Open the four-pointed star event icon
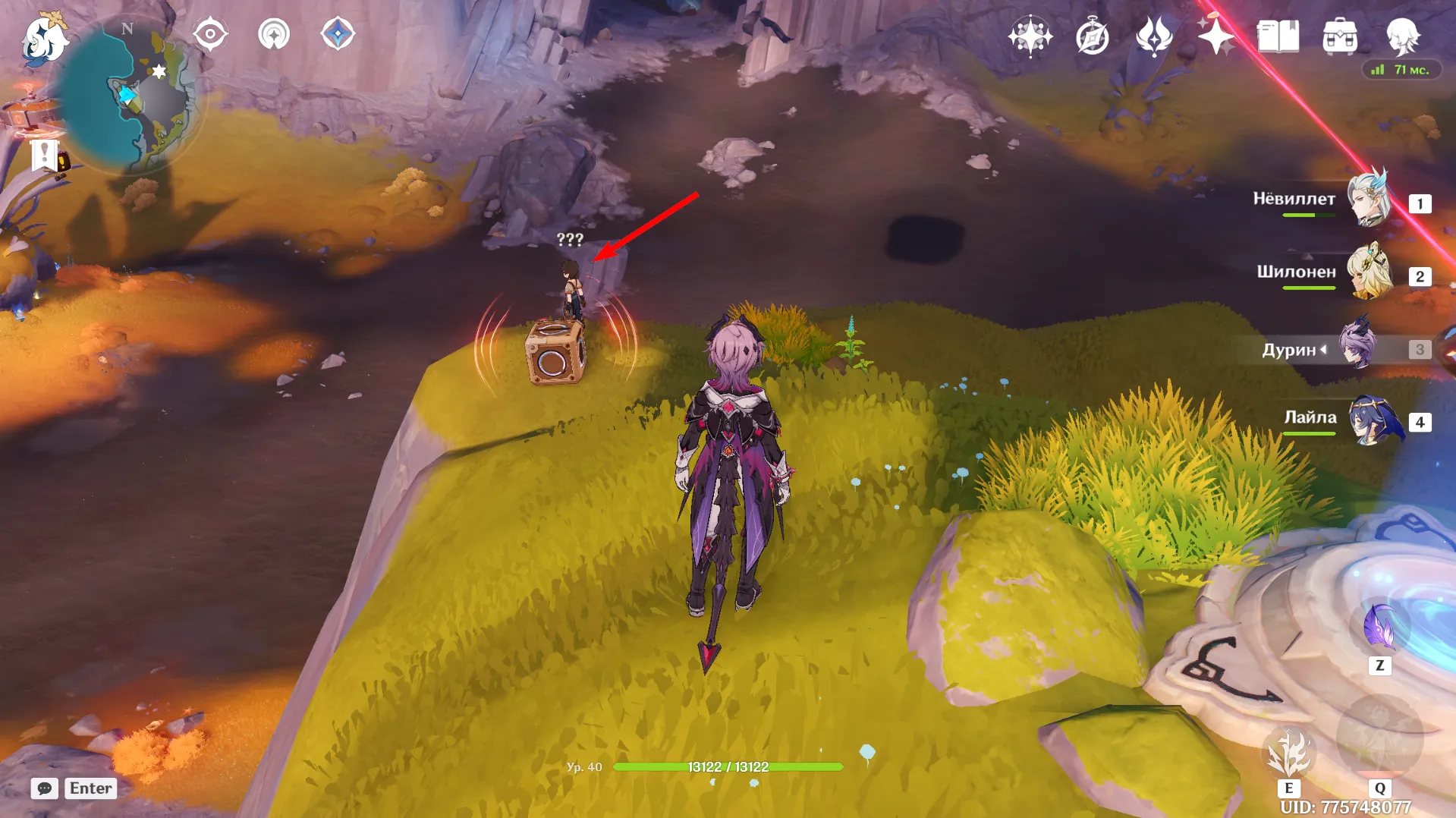 [x=1215, y=36]
